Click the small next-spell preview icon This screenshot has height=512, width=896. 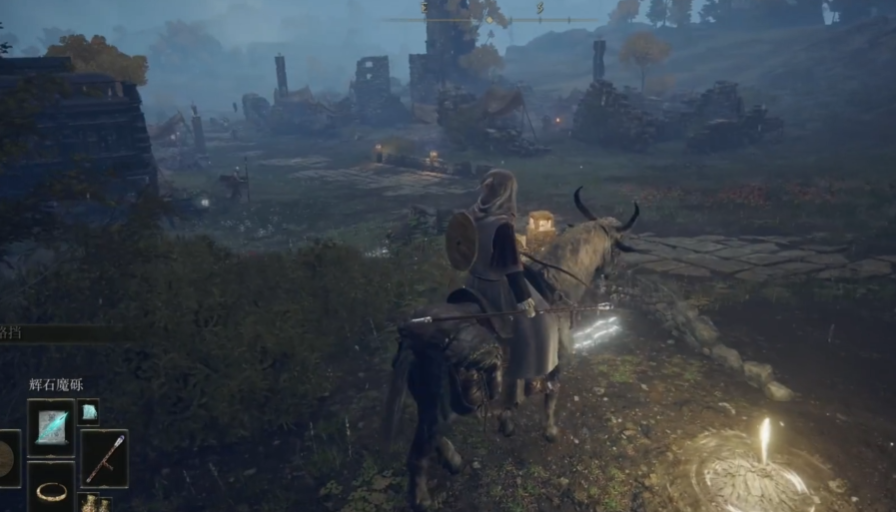pos(89,412)
